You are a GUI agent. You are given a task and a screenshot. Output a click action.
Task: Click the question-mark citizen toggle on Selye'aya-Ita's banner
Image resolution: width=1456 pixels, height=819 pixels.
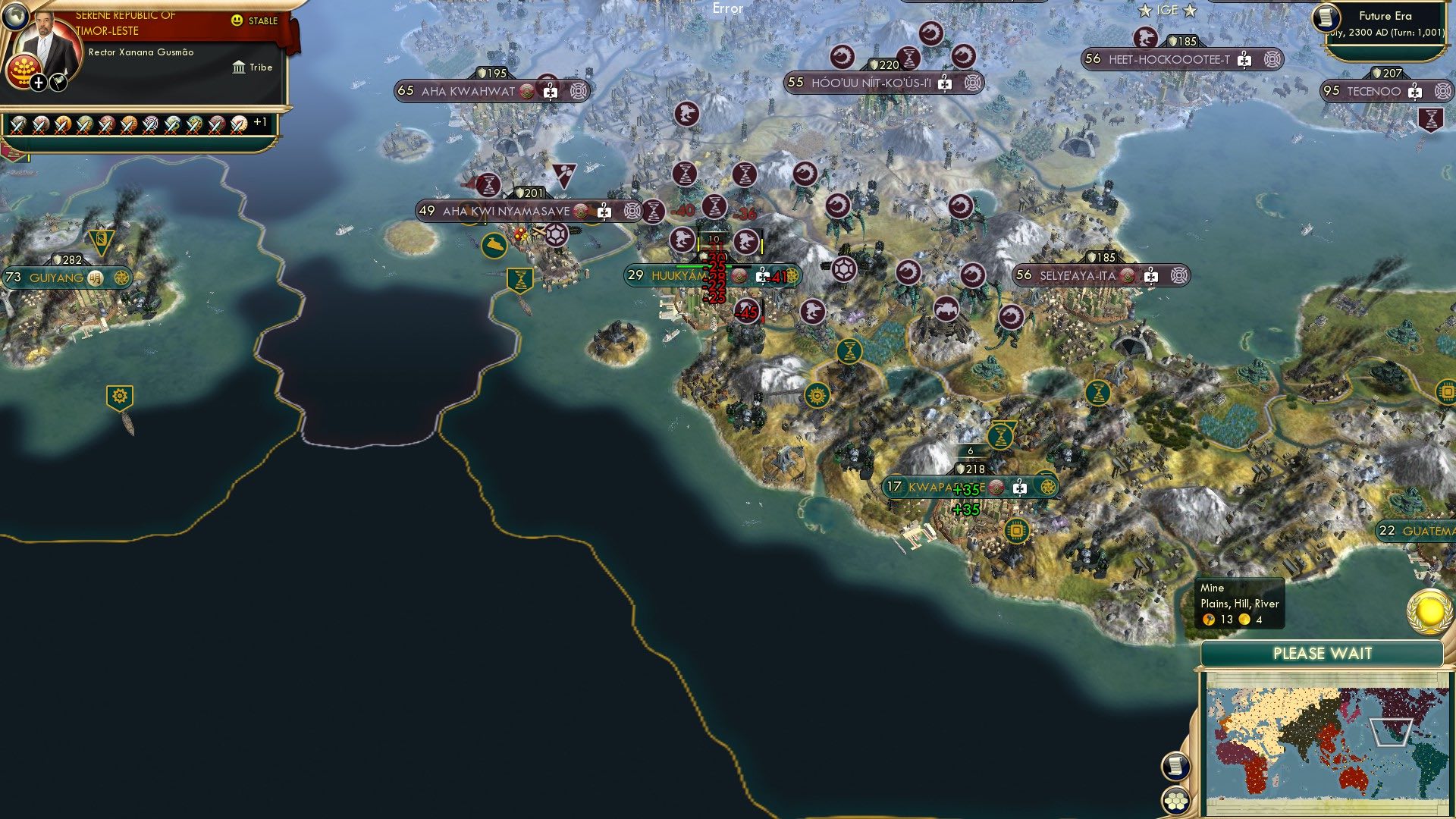(x=1151, y=276)
